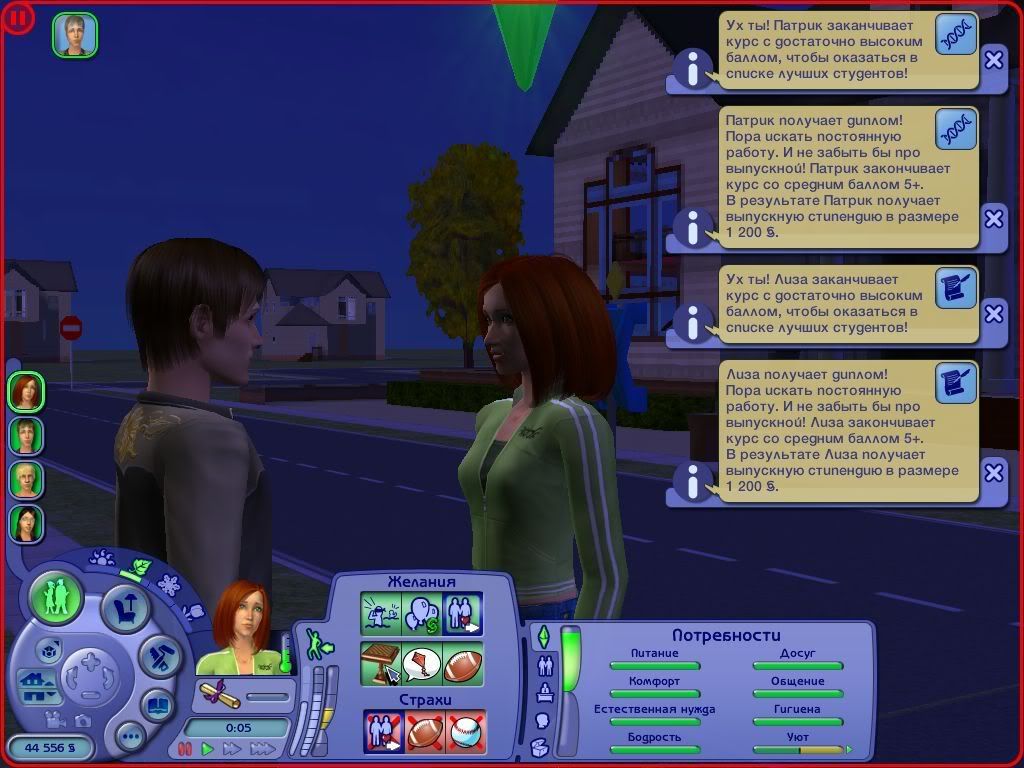
Task: Dismiss the Liza diploma notification
Action: coord(993,472)
